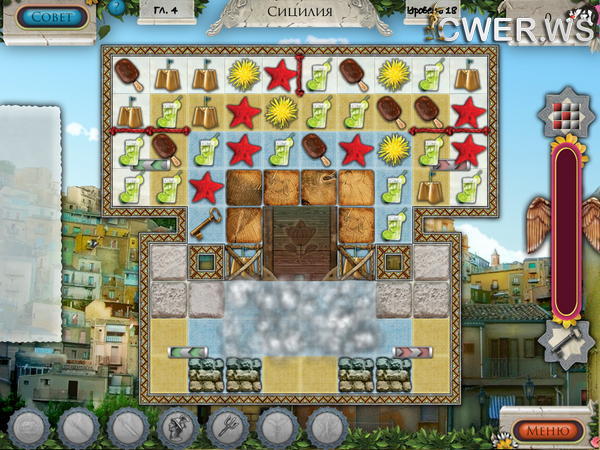Activate the warrior helmet power-up medallion
Viewport: 600px width, 450px height.
coord(178,429)
